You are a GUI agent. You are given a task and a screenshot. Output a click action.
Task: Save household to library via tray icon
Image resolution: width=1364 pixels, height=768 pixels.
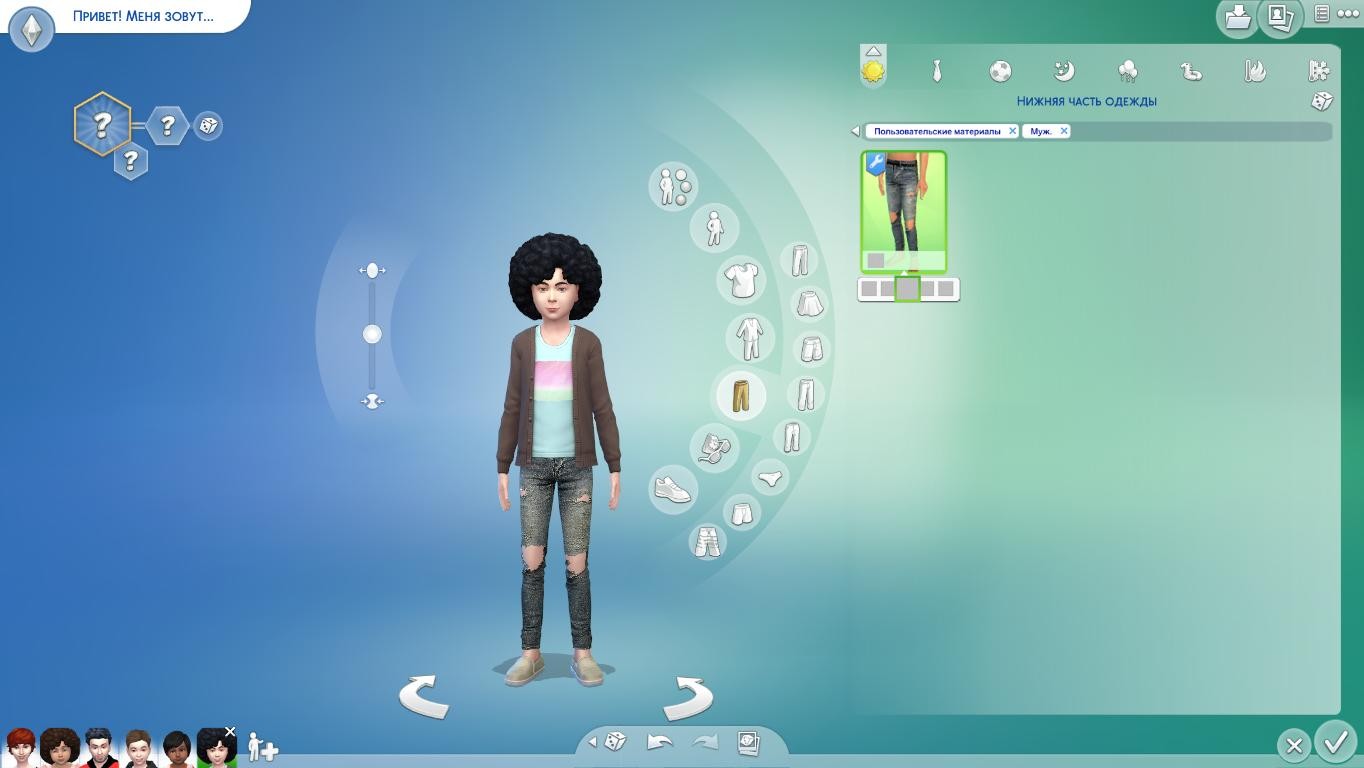[1237, 17]
